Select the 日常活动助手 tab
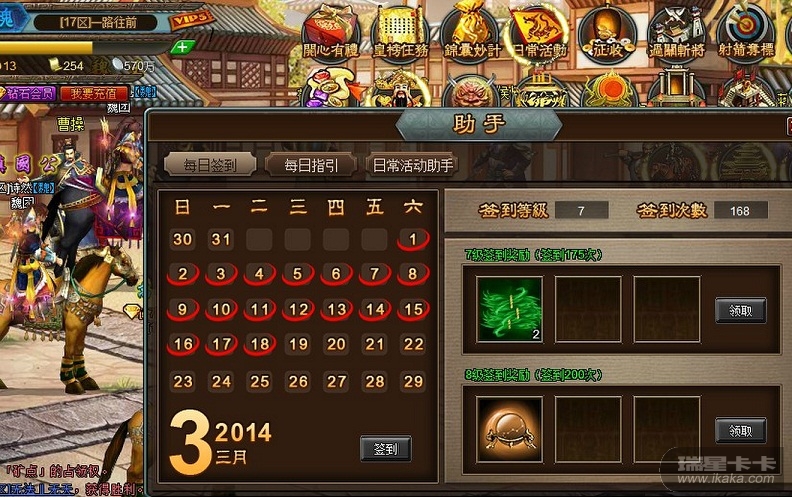The width and height of the screenshot is (792, 497). tap(411, 165)
